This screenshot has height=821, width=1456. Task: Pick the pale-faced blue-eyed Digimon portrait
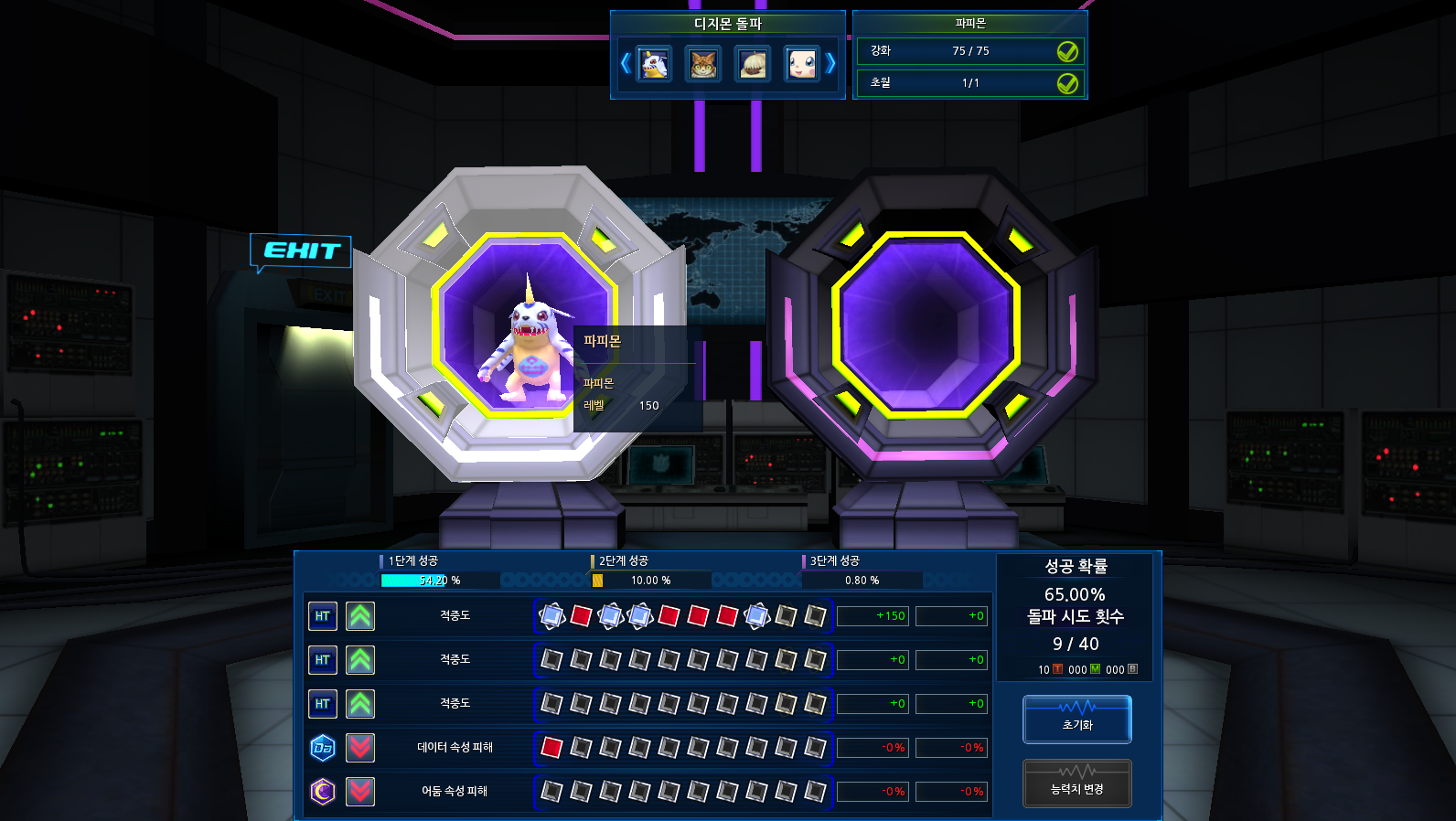[x=802, y=64]
